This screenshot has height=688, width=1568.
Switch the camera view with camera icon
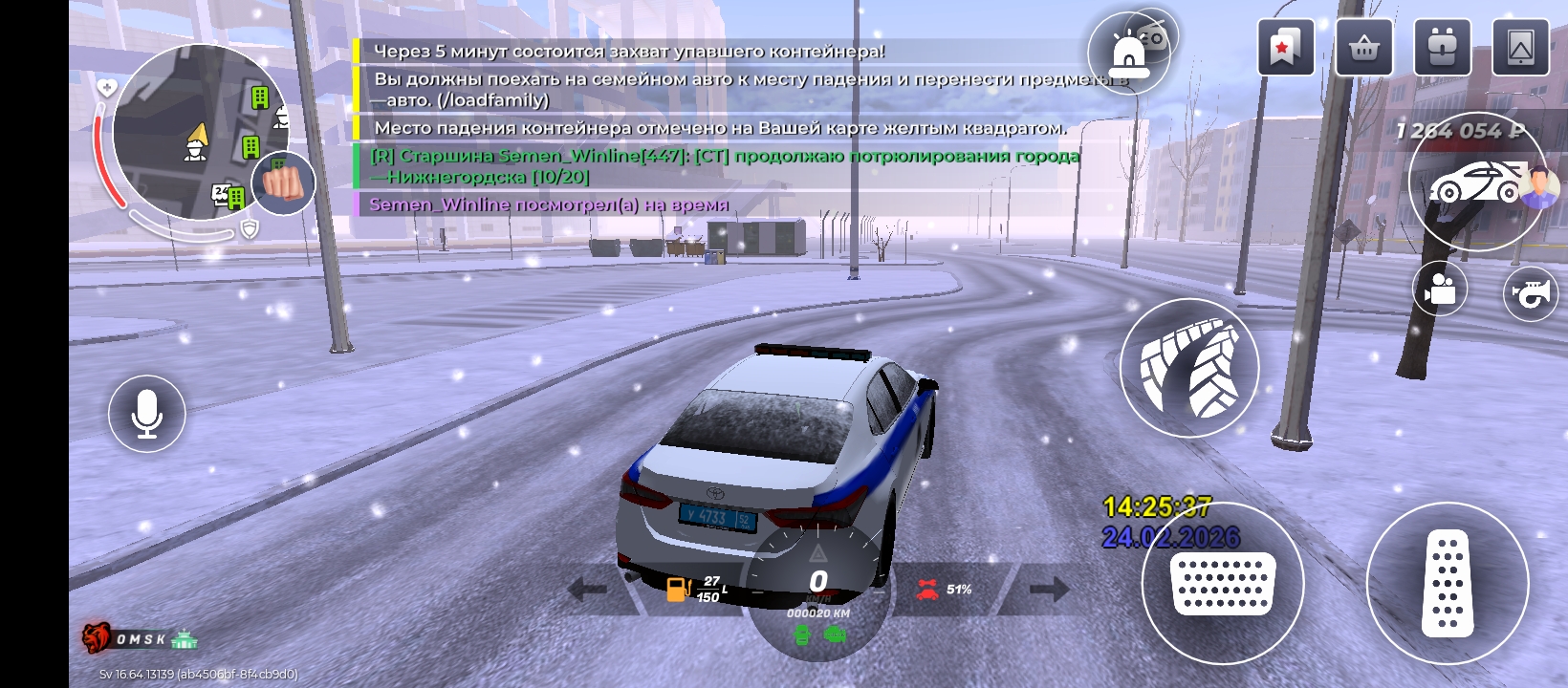pos(1440,288)
